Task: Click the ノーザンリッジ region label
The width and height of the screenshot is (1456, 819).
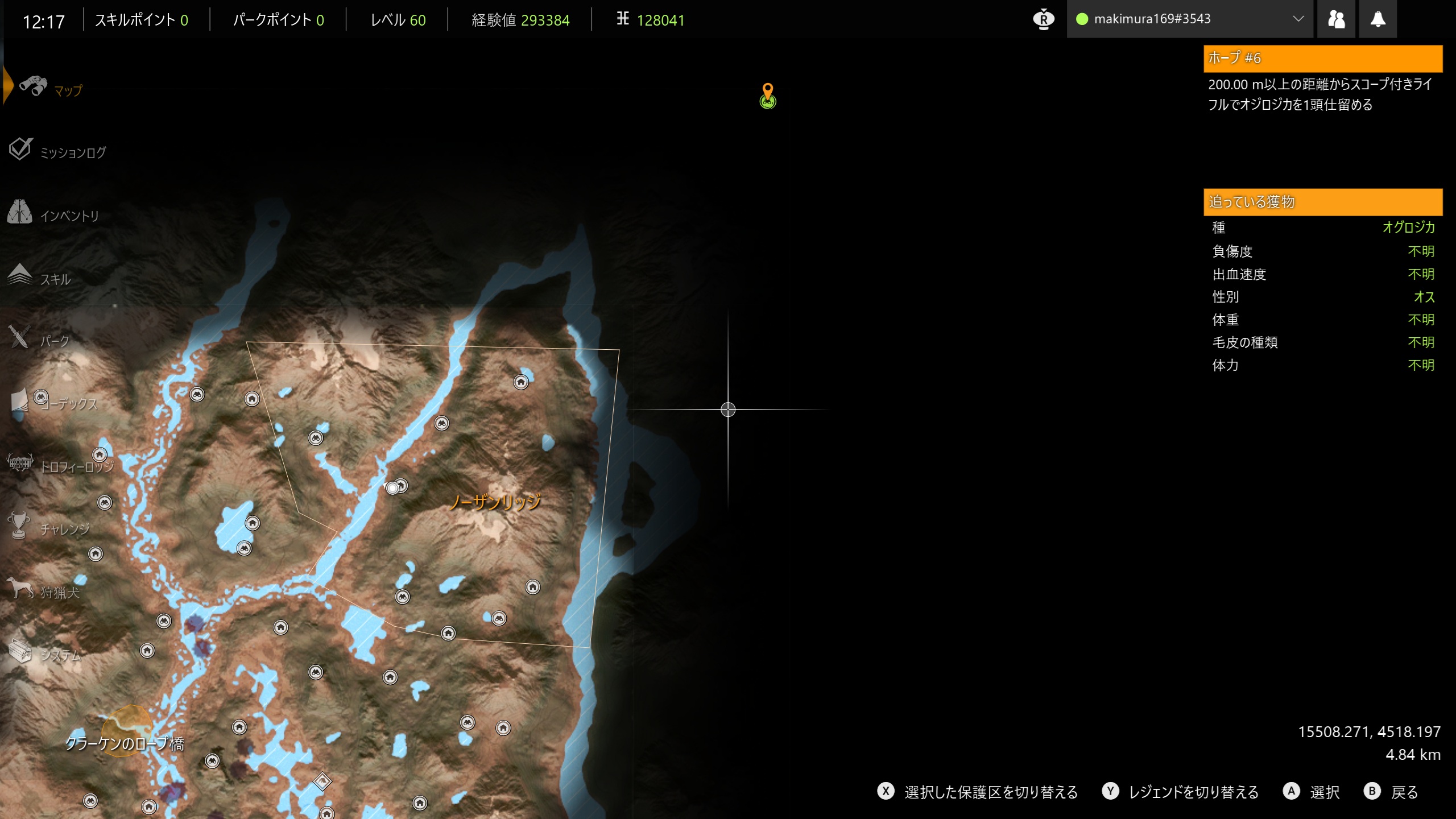Action: point(495,502)
